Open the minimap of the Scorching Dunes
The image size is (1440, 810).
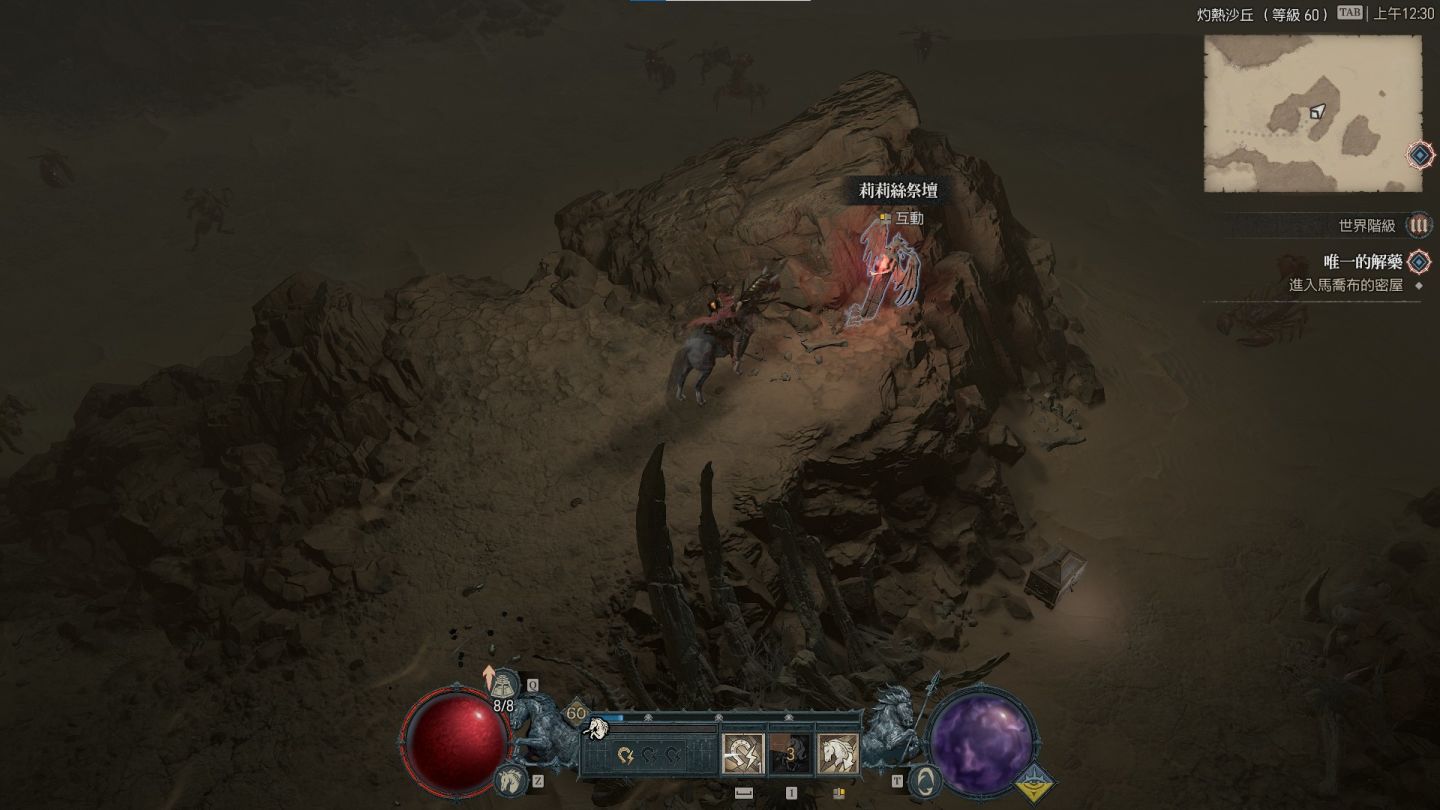pyautogui.click(x=1312, y=113)
